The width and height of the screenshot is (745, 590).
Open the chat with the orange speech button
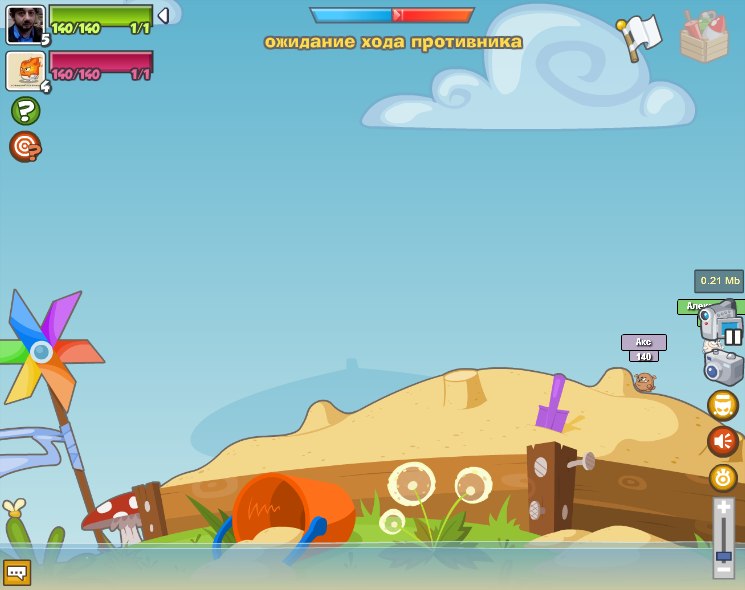tap(17, 572)
